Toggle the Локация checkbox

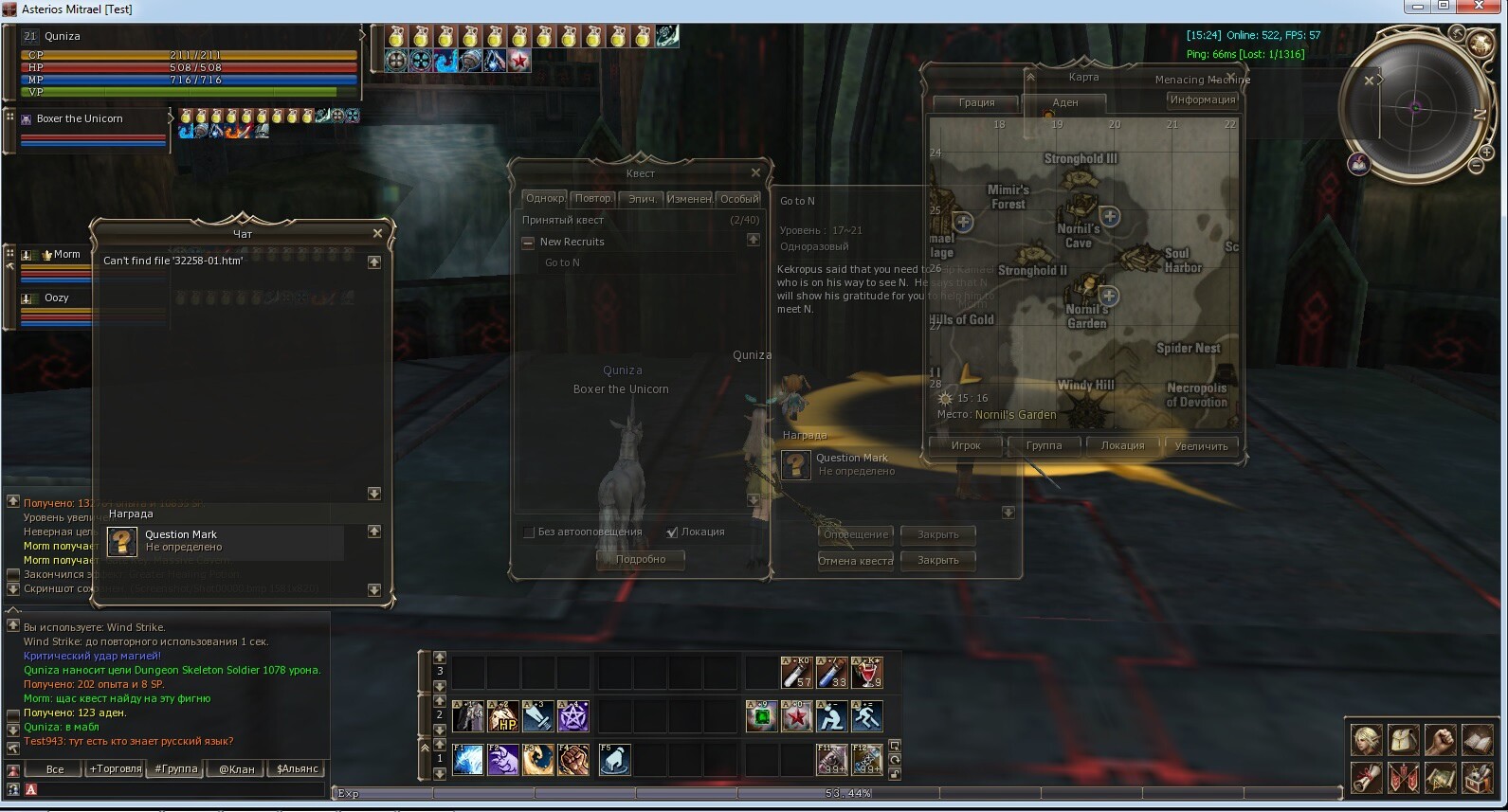click(x=672, y=532)
